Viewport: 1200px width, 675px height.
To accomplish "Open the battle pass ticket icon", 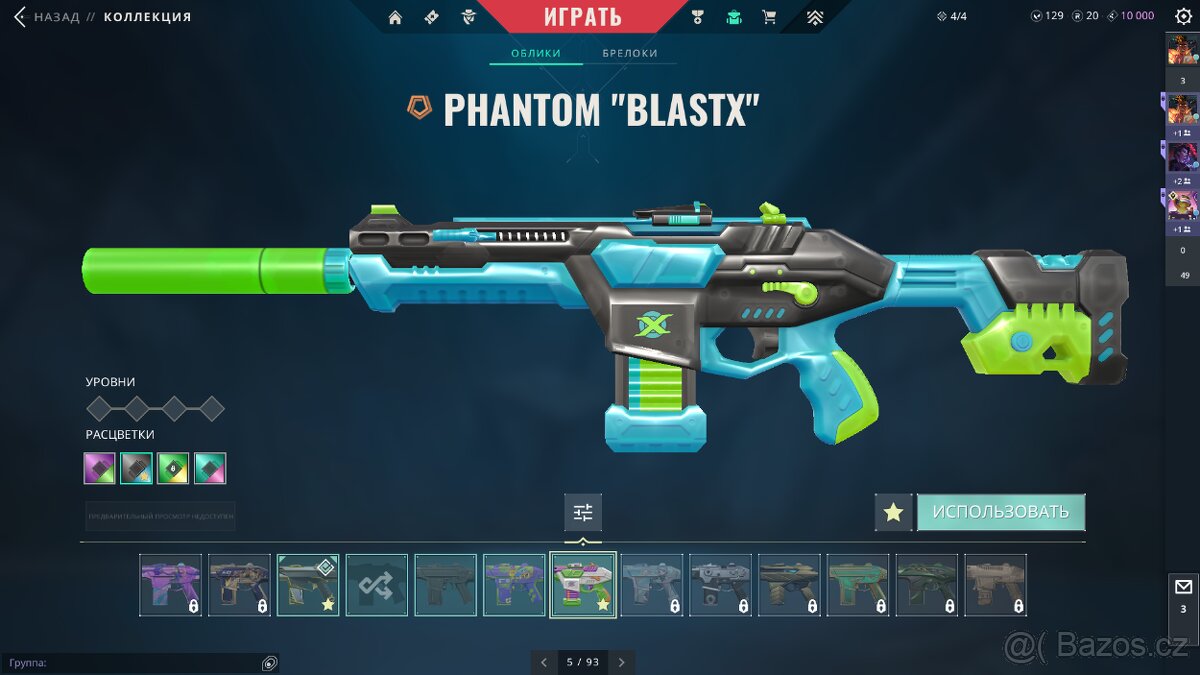I will [431, 17].
